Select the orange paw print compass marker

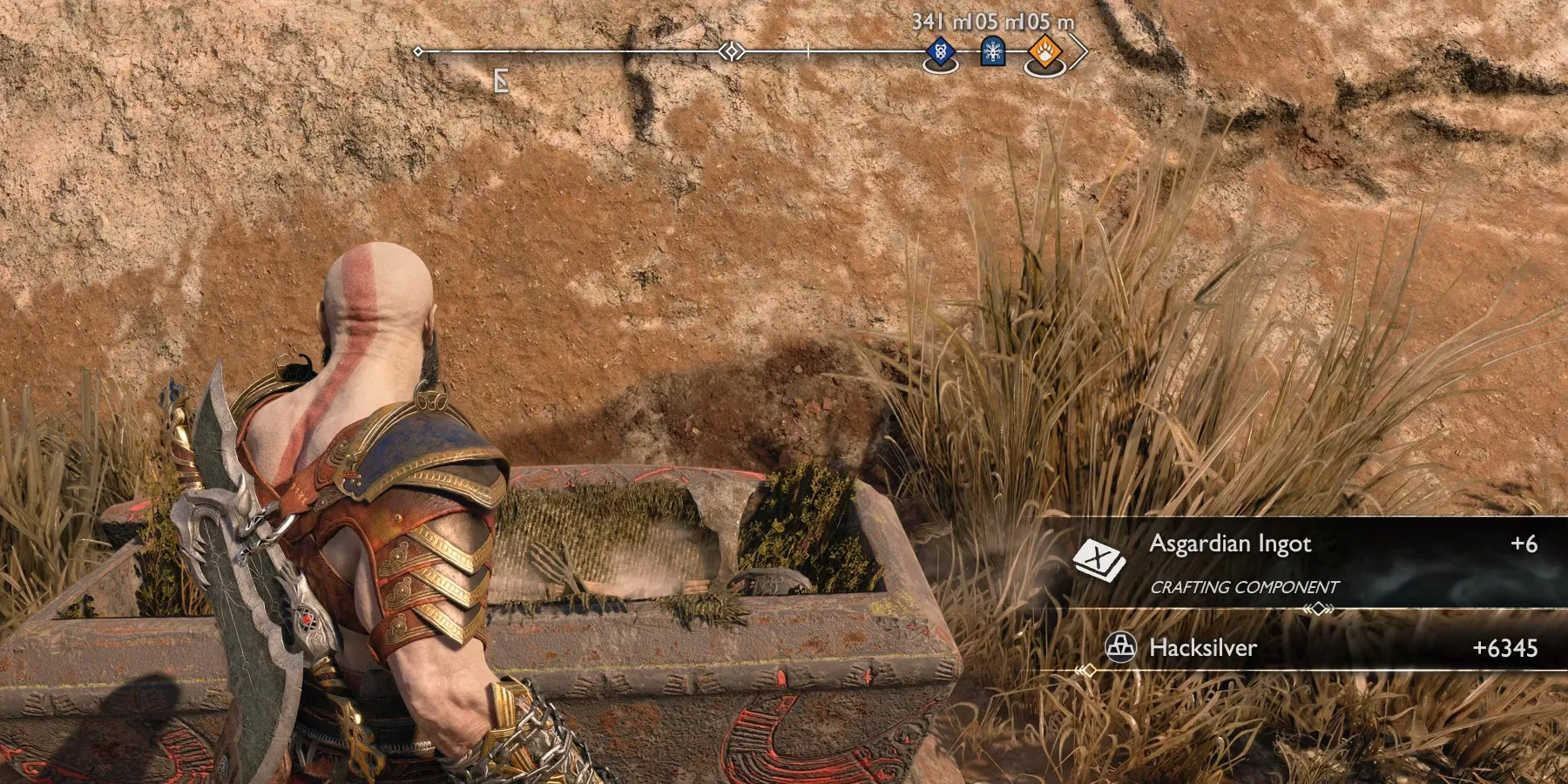coord(1044,53)
